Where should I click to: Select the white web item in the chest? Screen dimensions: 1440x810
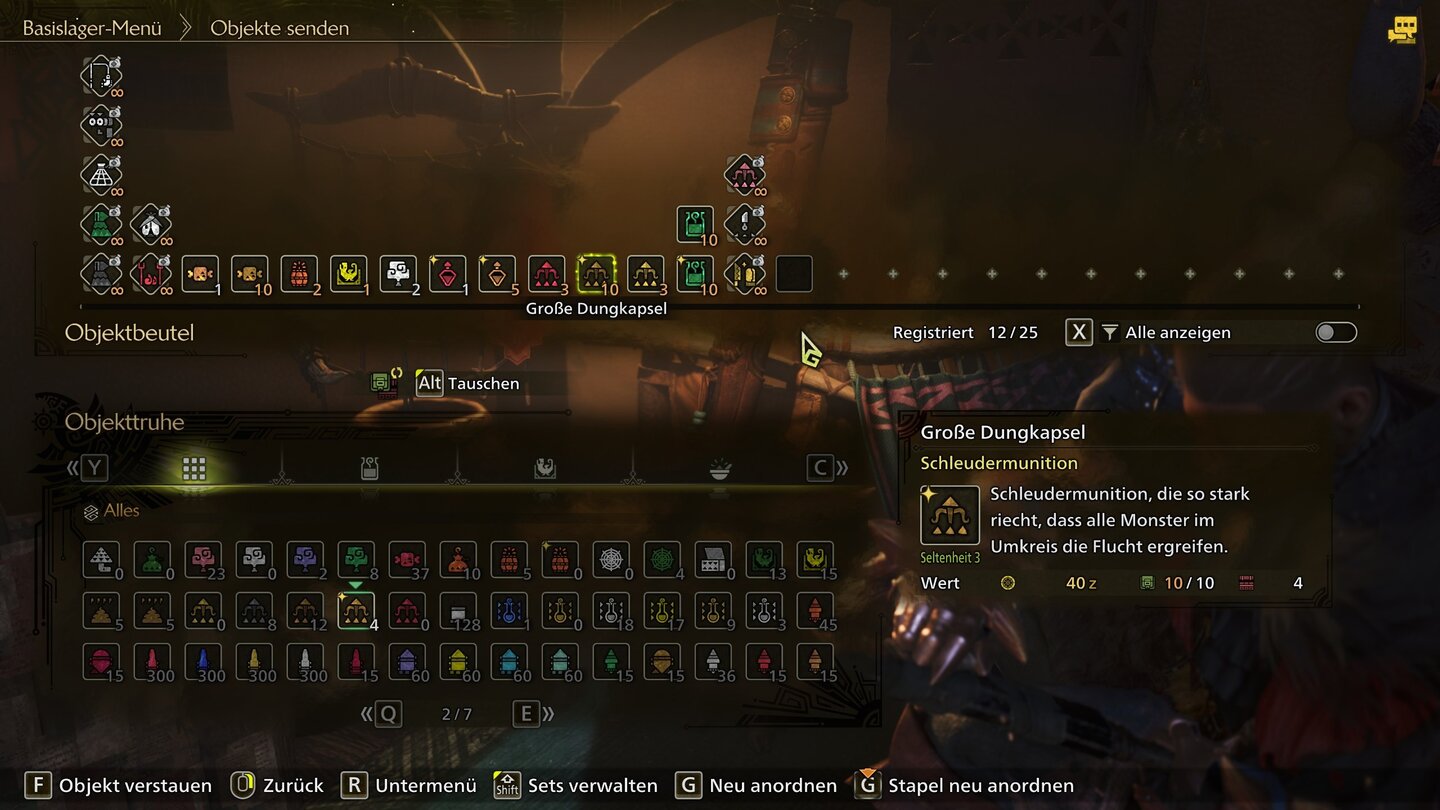click(610, 560)
